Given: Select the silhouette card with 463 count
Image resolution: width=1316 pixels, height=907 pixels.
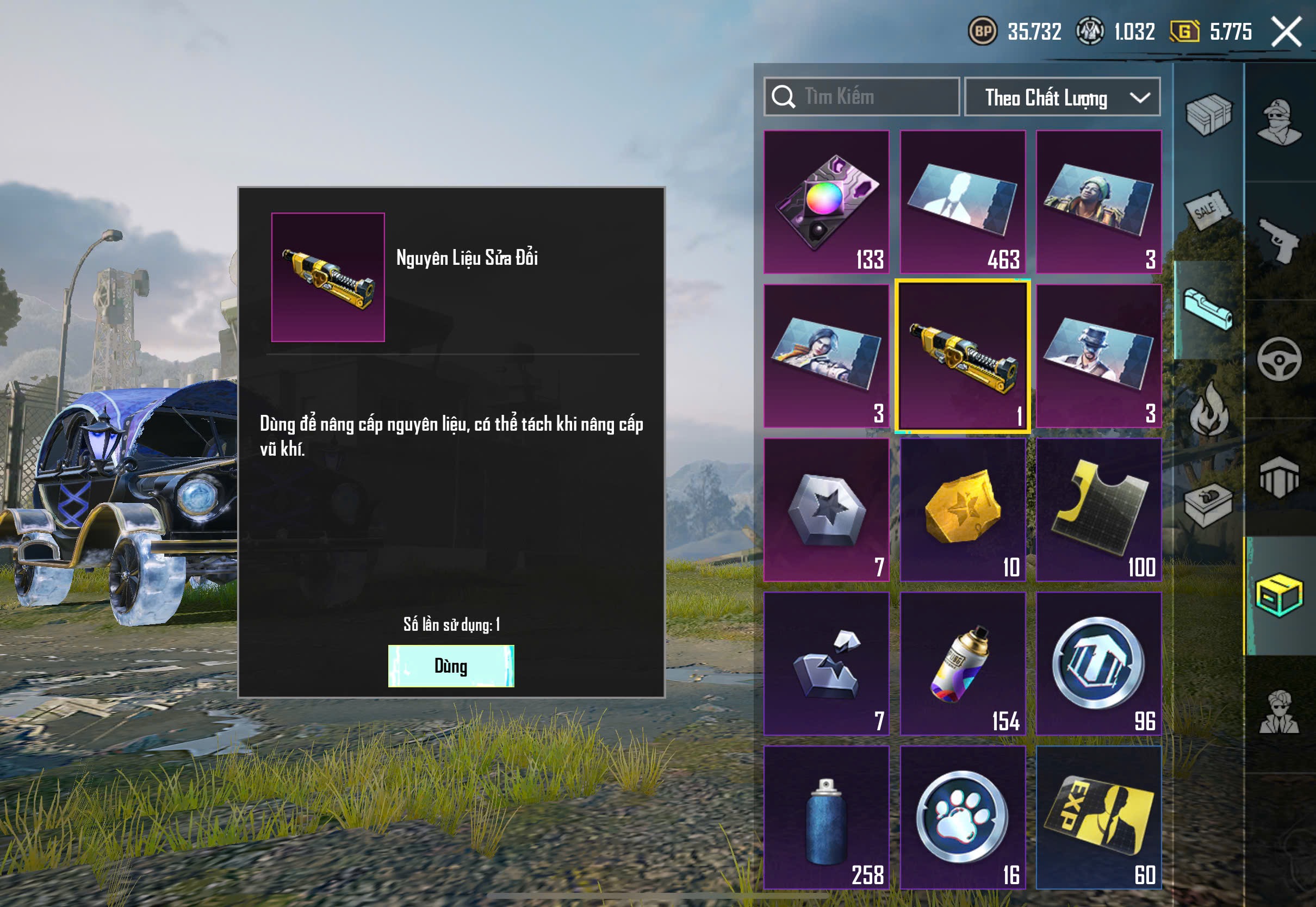Looking at the screenshot, I should click(963, 202).
